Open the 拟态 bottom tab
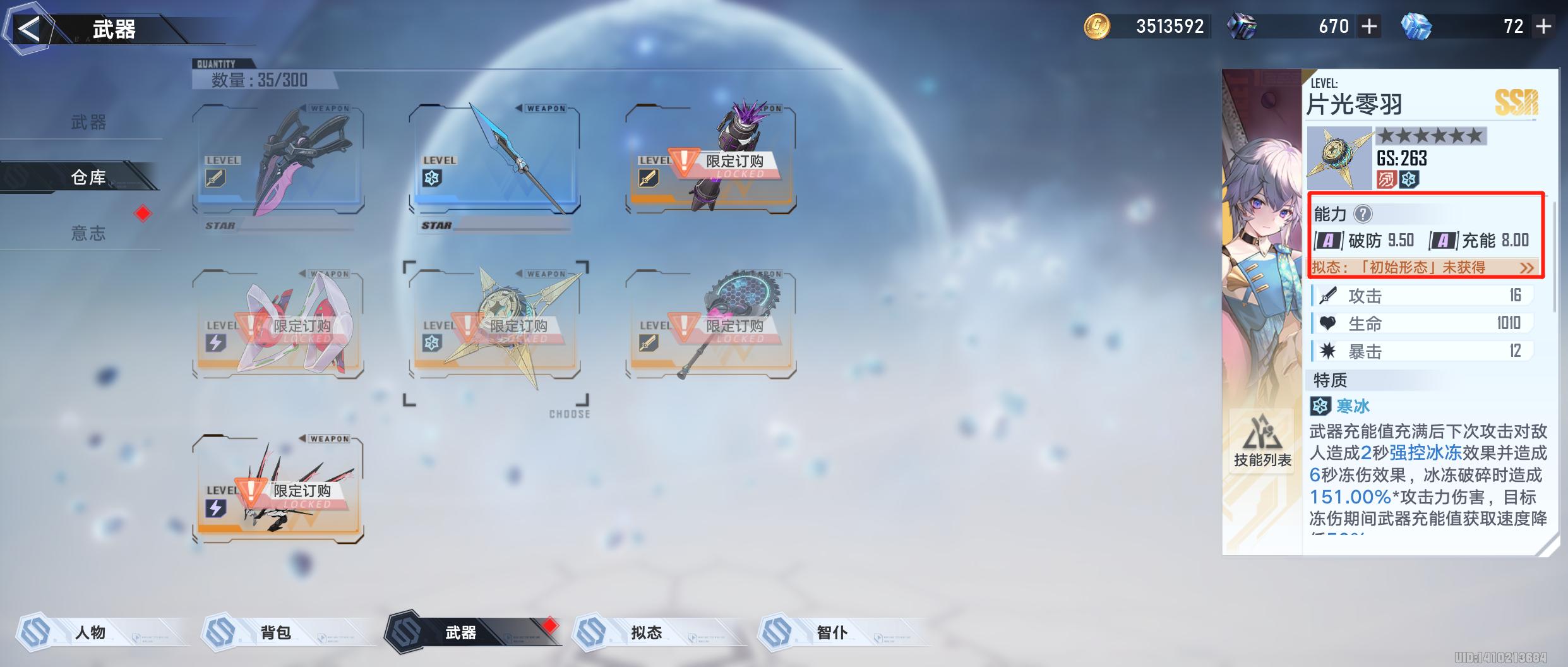This screenshot has height=667, width=1568. [x=646, y=632]
